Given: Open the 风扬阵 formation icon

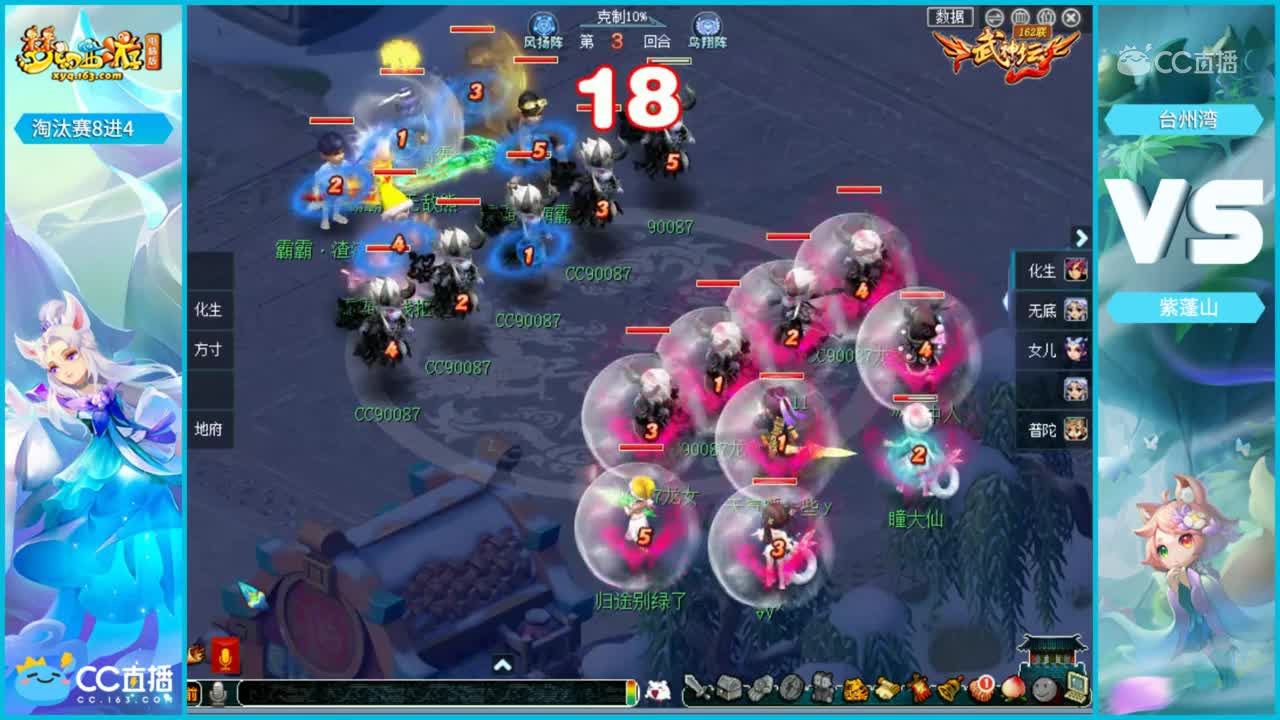Looking at the screenshot, I should (x=543, y=25).
